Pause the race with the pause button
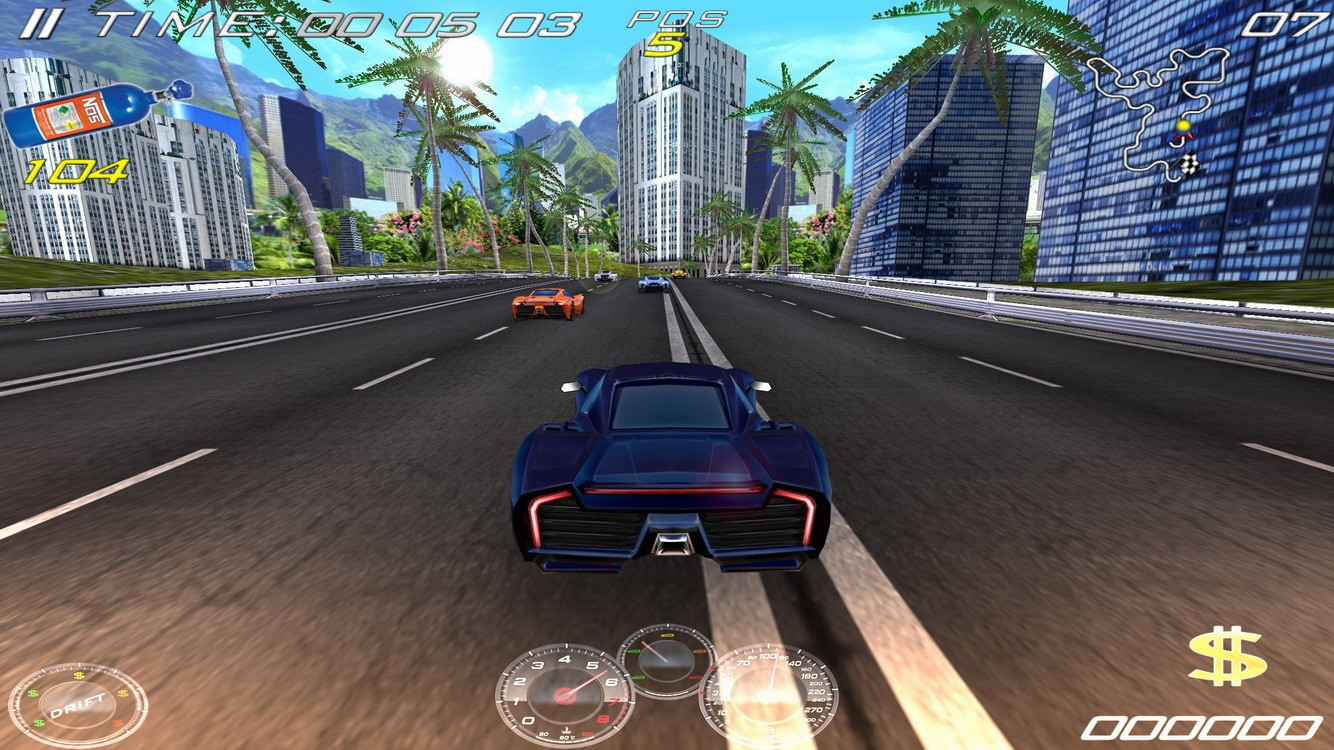Viewport: 1334px width, 750px height. click(39, 24)
